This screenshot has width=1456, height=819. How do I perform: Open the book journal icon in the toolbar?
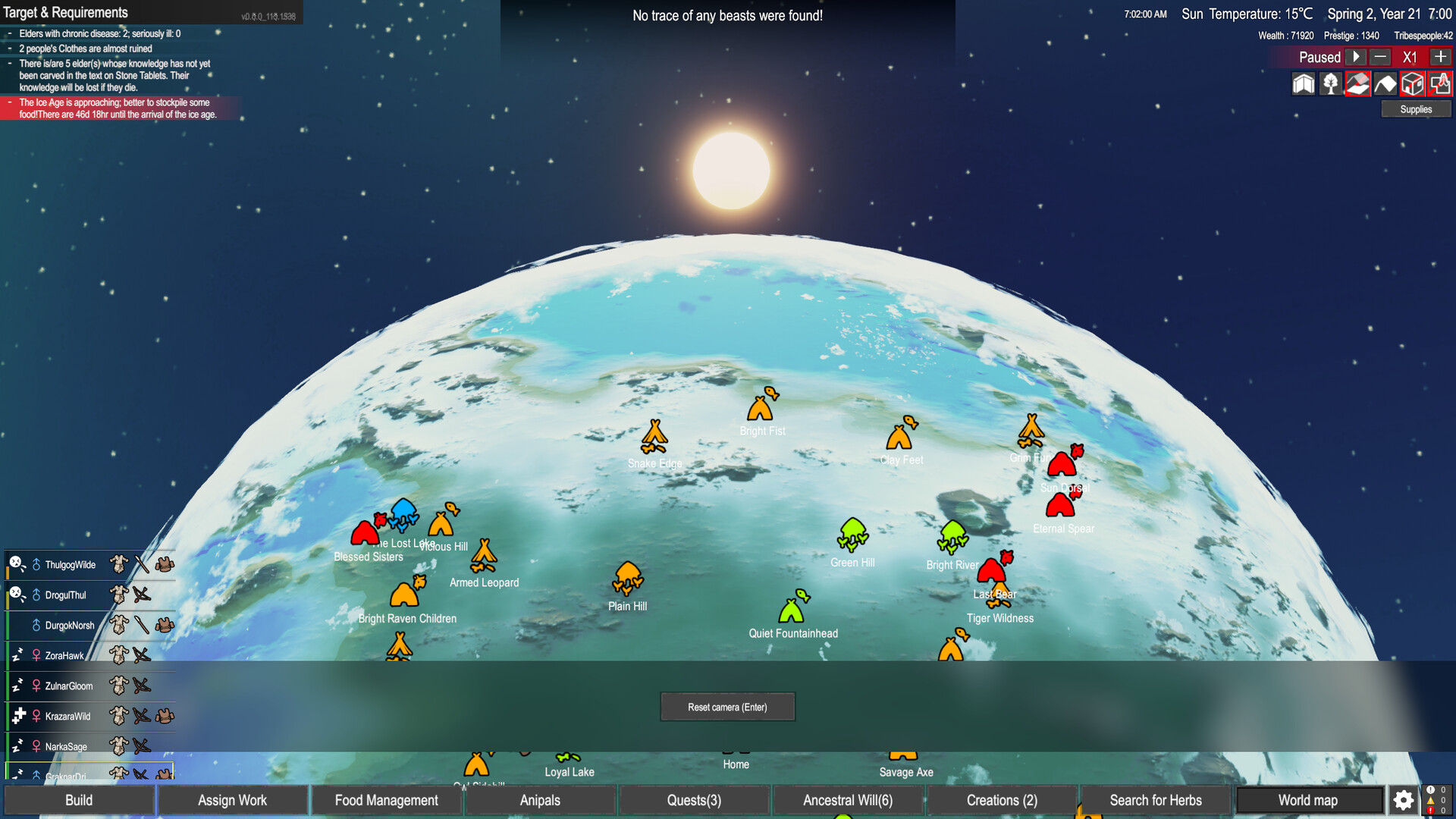tap(1304, 83)
